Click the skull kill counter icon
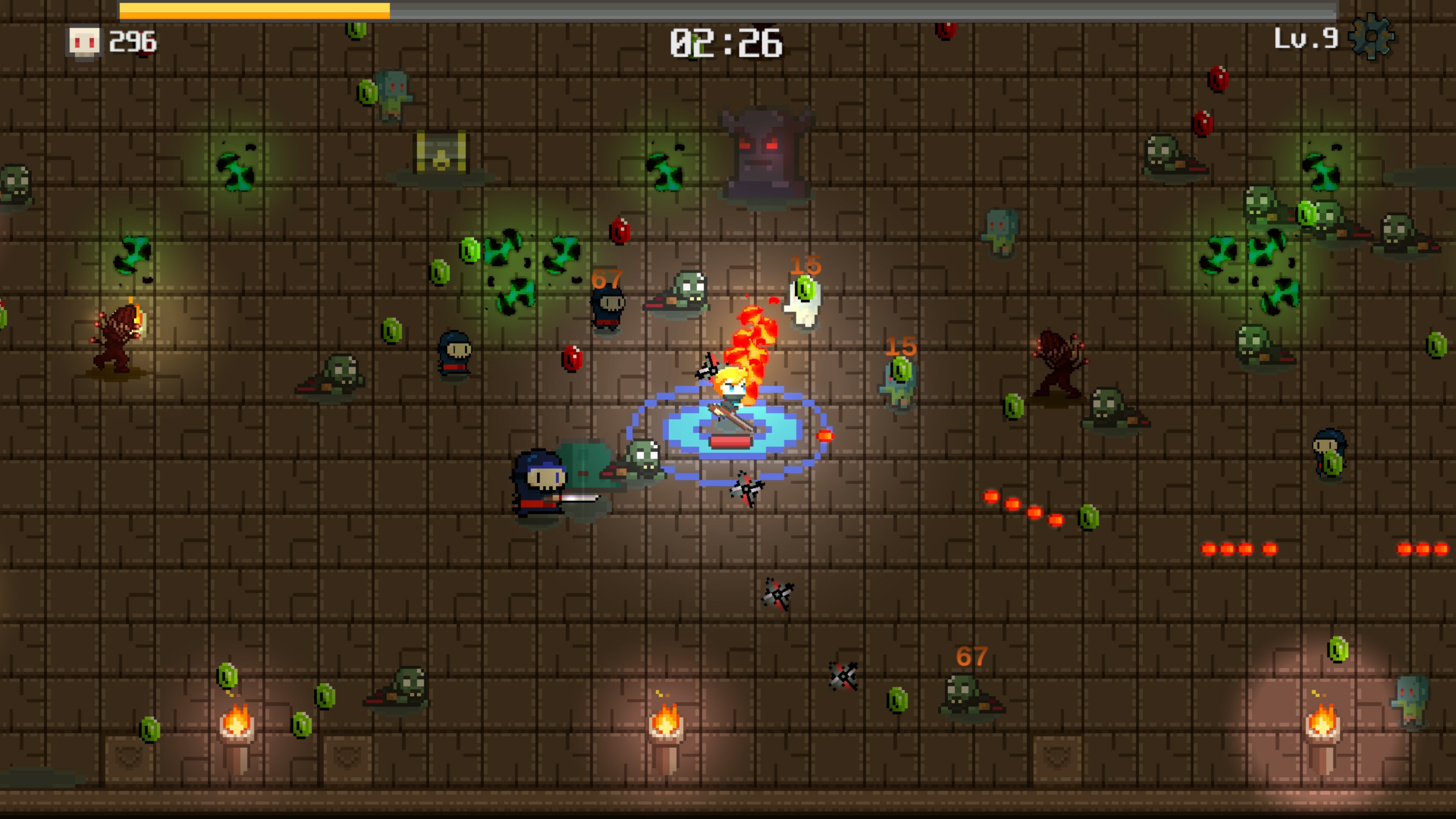This screenshot has width=1456, height=819. pos(84,42)
